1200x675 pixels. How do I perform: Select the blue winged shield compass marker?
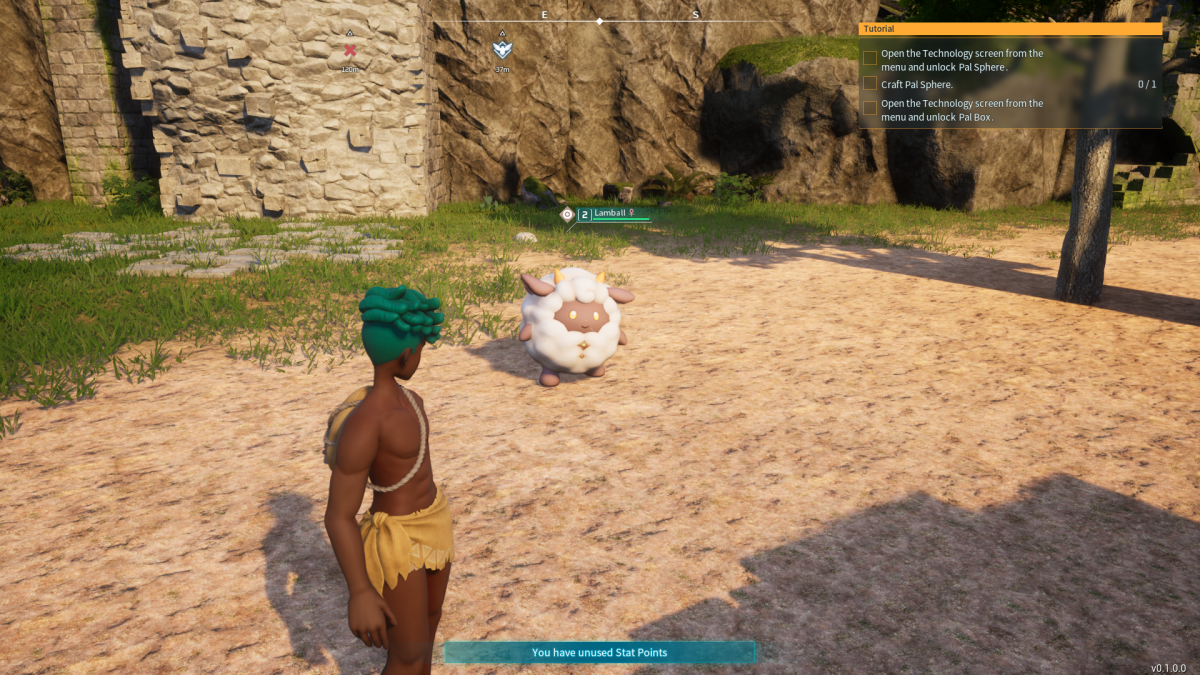pyautogui.click(x=502, y=48)
